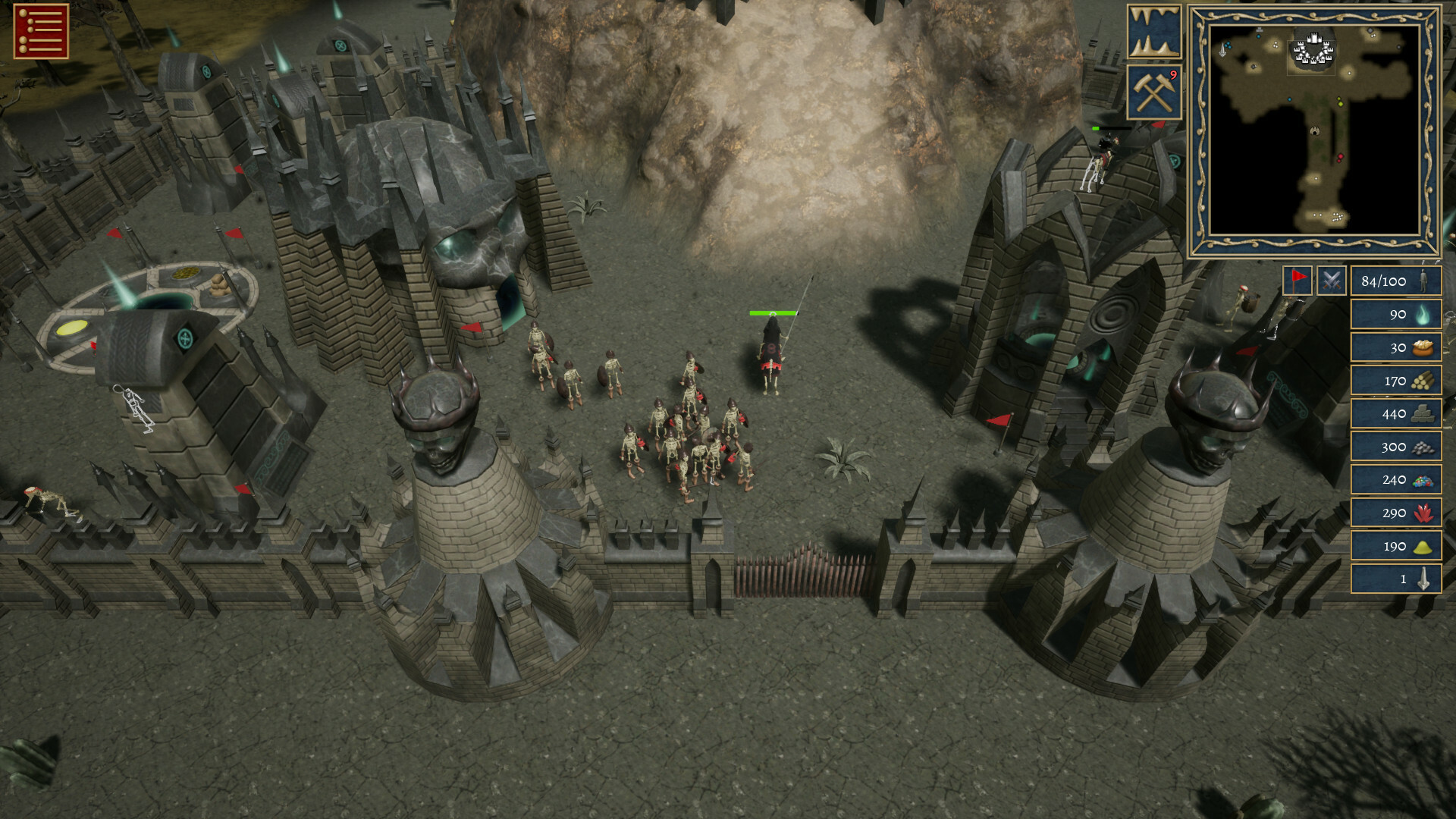Select the red rally flag button
Viewport: 1456px width, 819px height.
[1298, 281]
